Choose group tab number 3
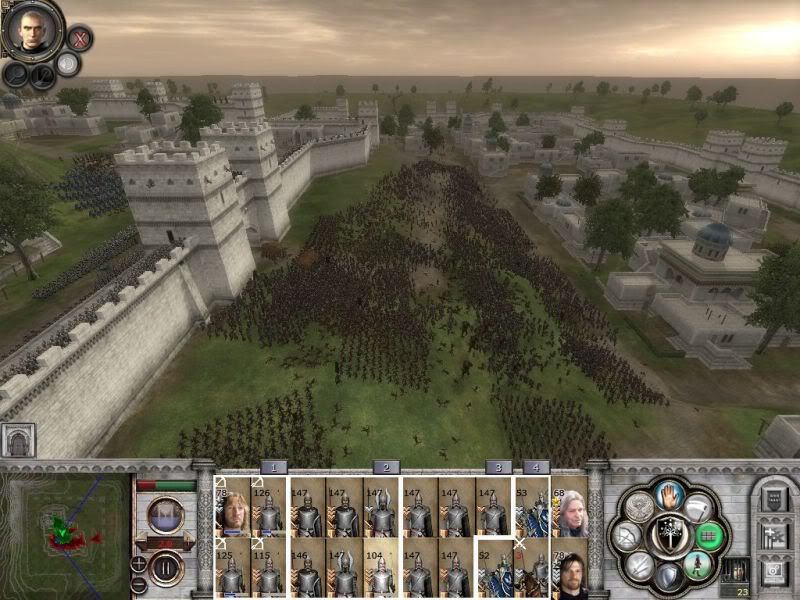 tap(498, 467)
